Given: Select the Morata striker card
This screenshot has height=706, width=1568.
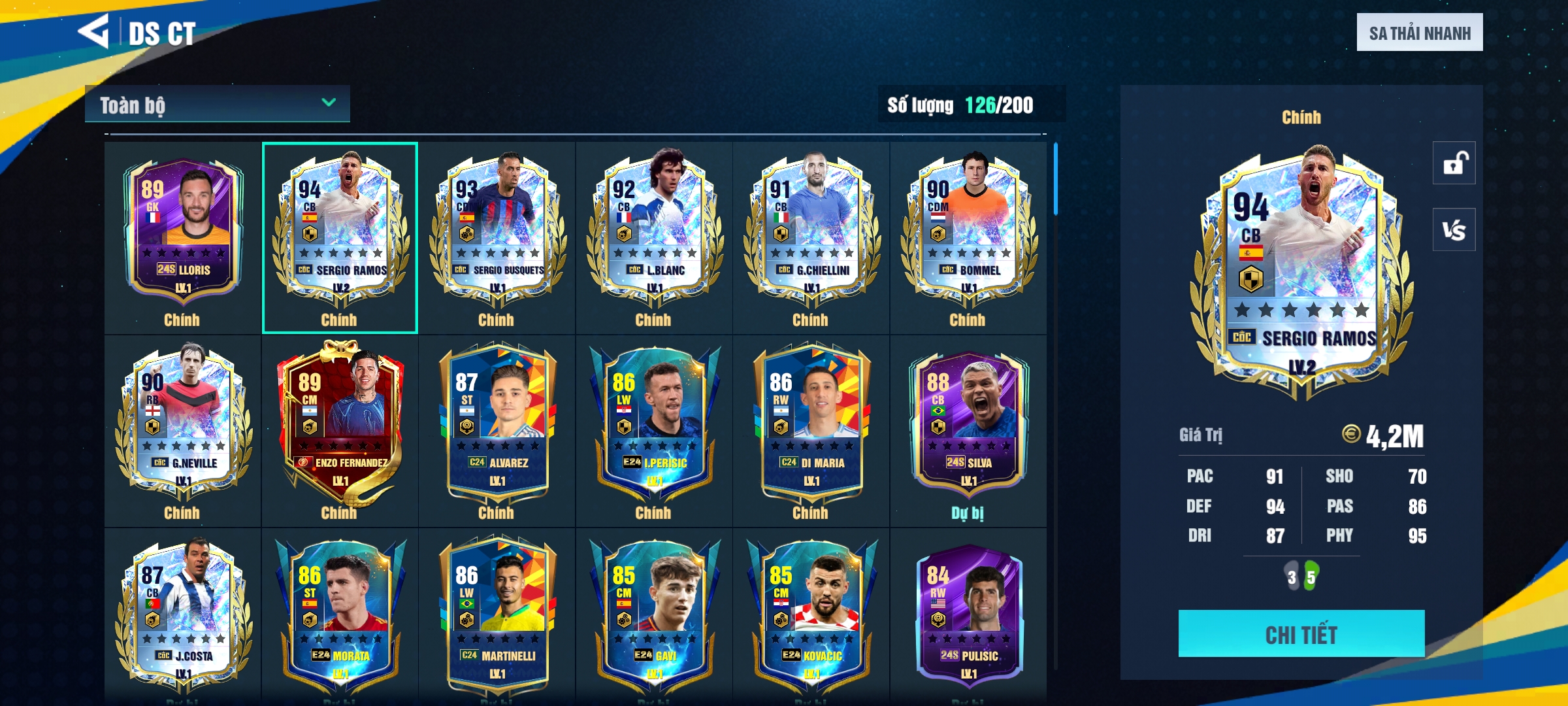Looking at the screenshot, I should point(340,614).
